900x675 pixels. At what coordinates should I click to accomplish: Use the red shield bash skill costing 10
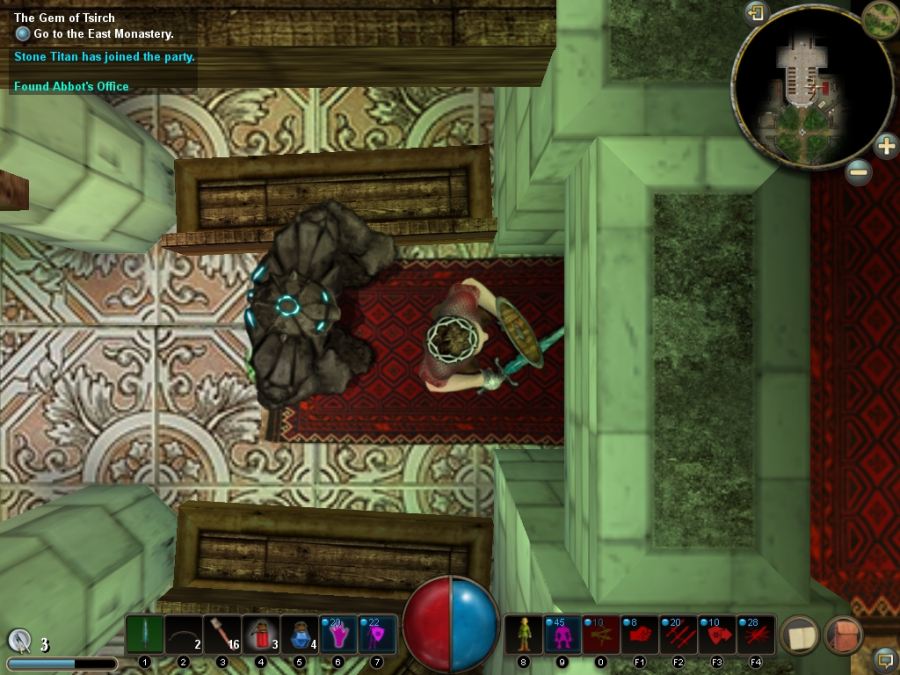[717, 634]
